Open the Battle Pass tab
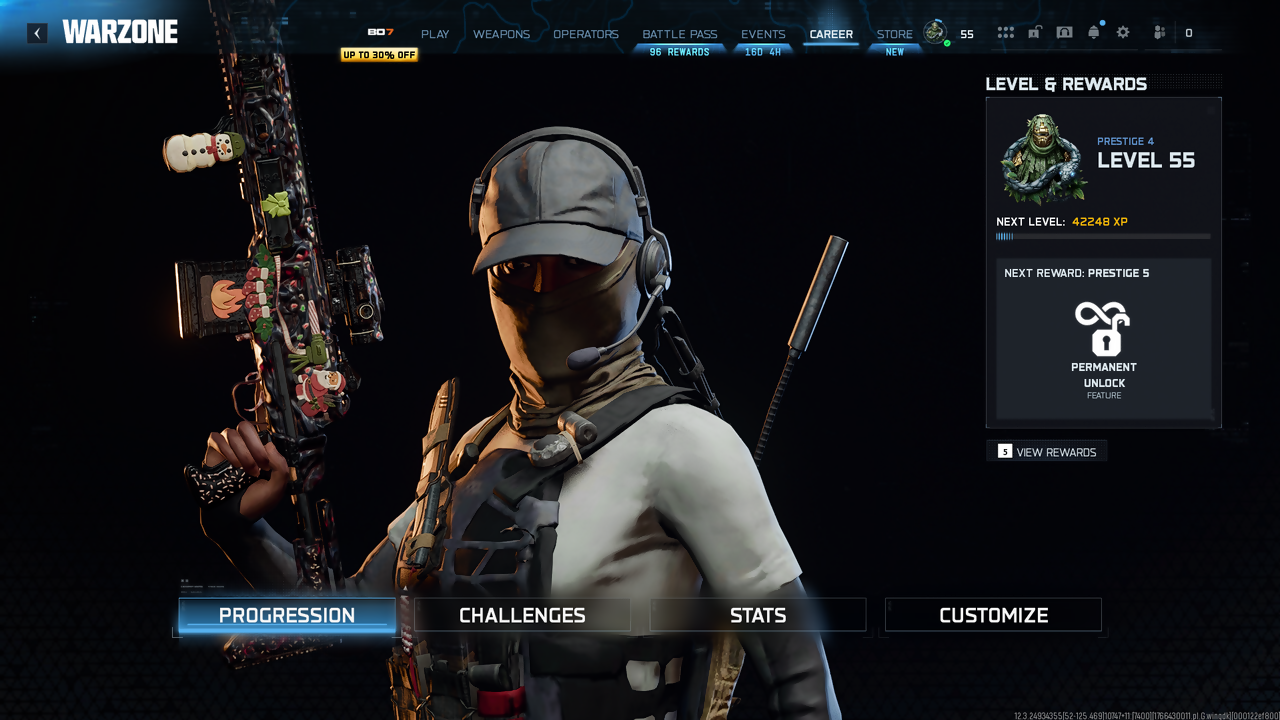 (680, 34)
